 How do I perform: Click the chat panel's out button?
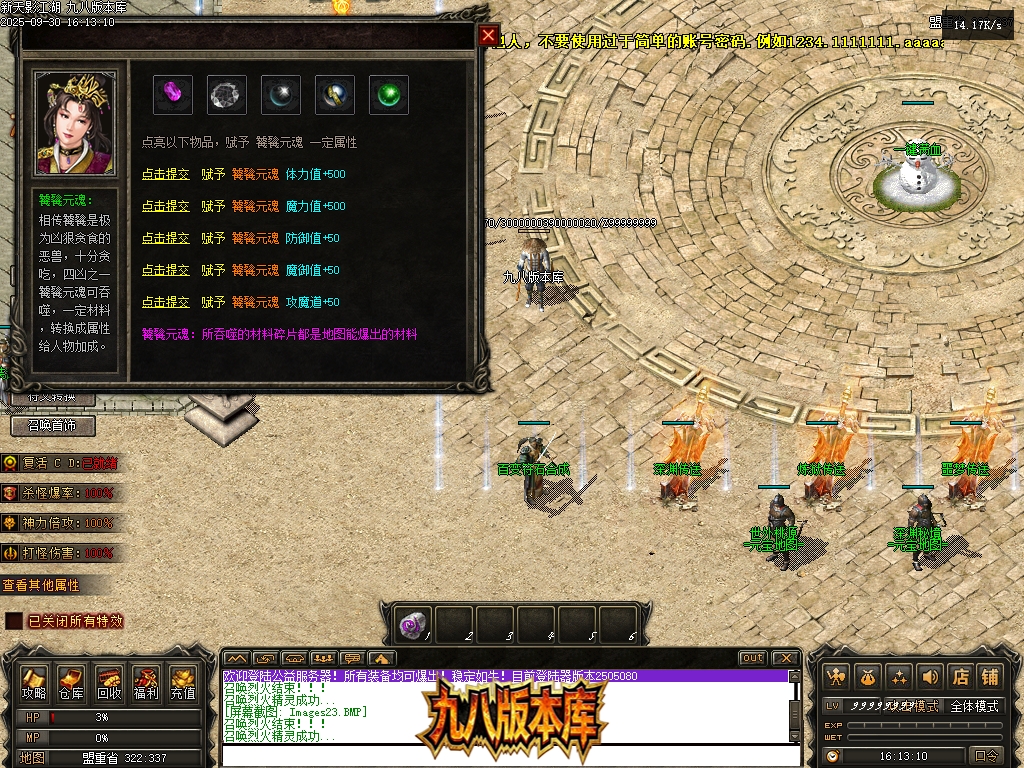tap(753, 658)
